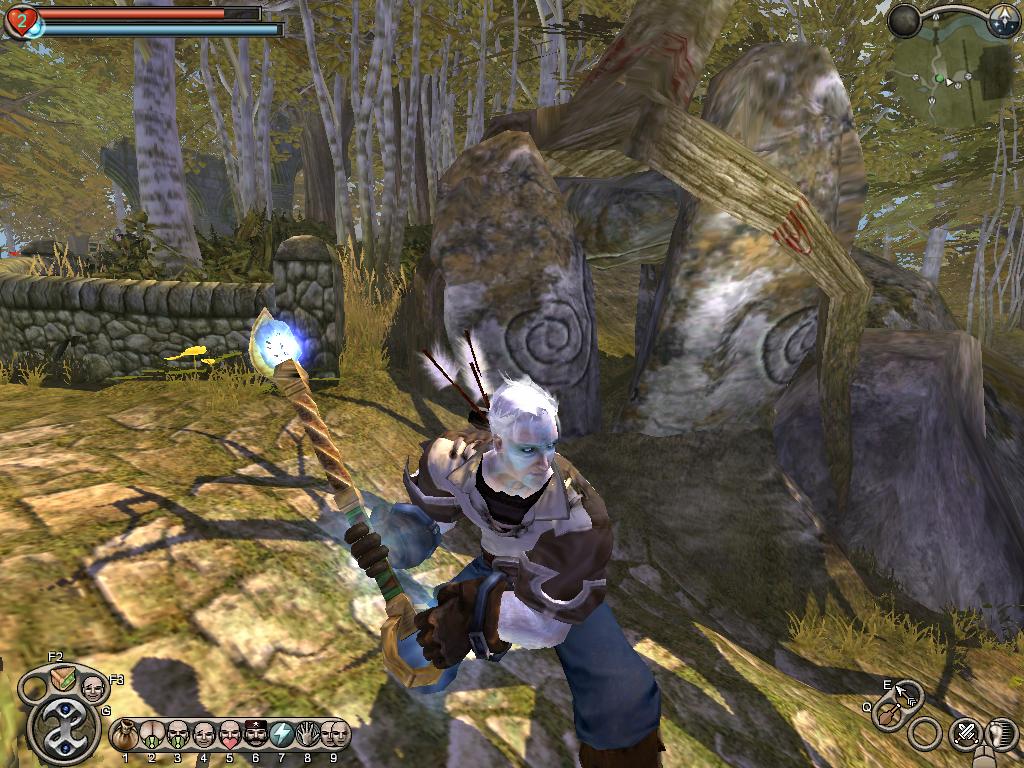The width and height of the screenshot is (1024, 768).
Task: Select the arrow ranged weapon icon
Action: click(908, 693)
